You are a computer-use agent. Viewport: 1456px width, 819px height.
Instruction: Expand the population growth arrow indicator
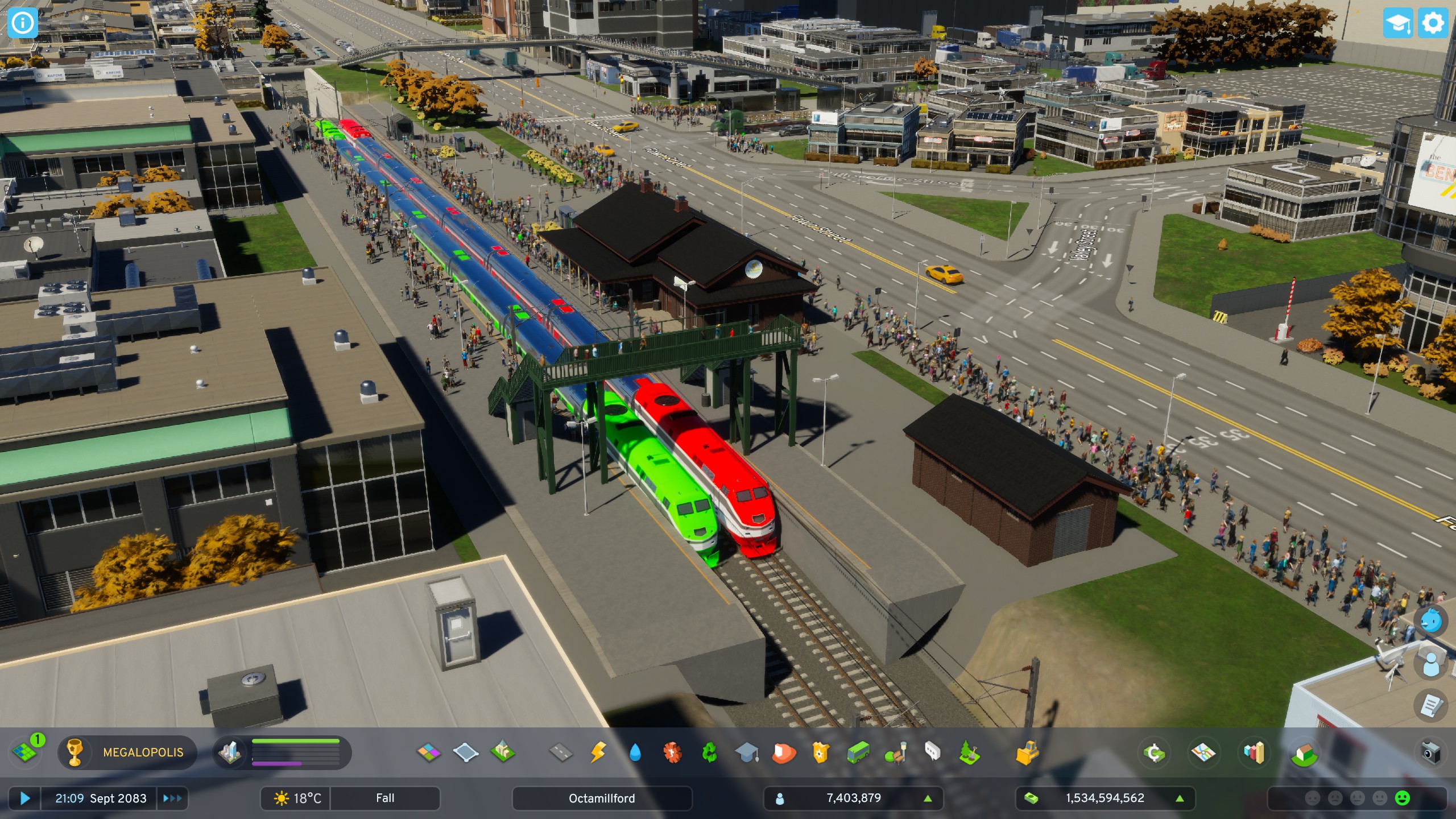click(929, 798)
